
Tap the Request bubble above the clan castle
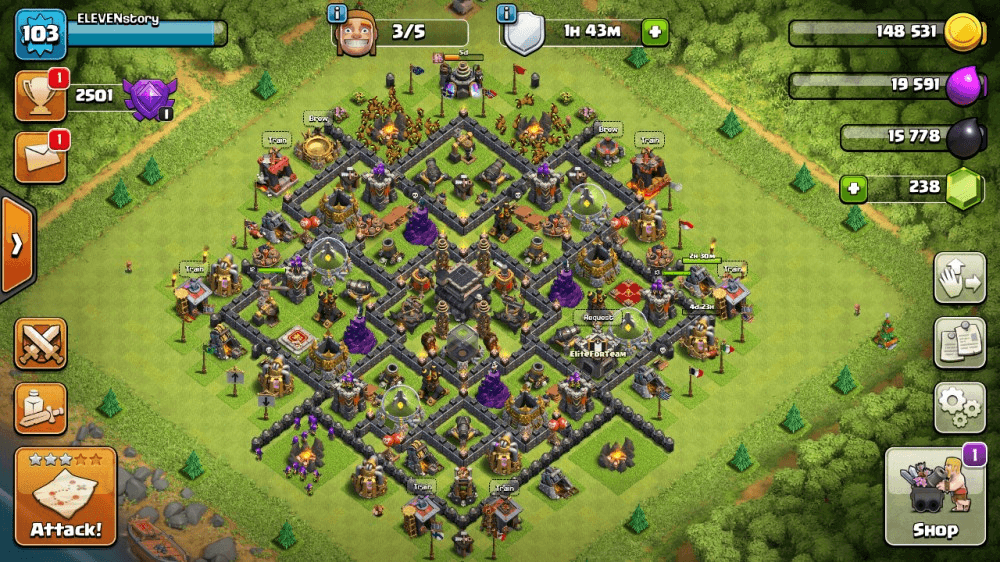point(598,317)
